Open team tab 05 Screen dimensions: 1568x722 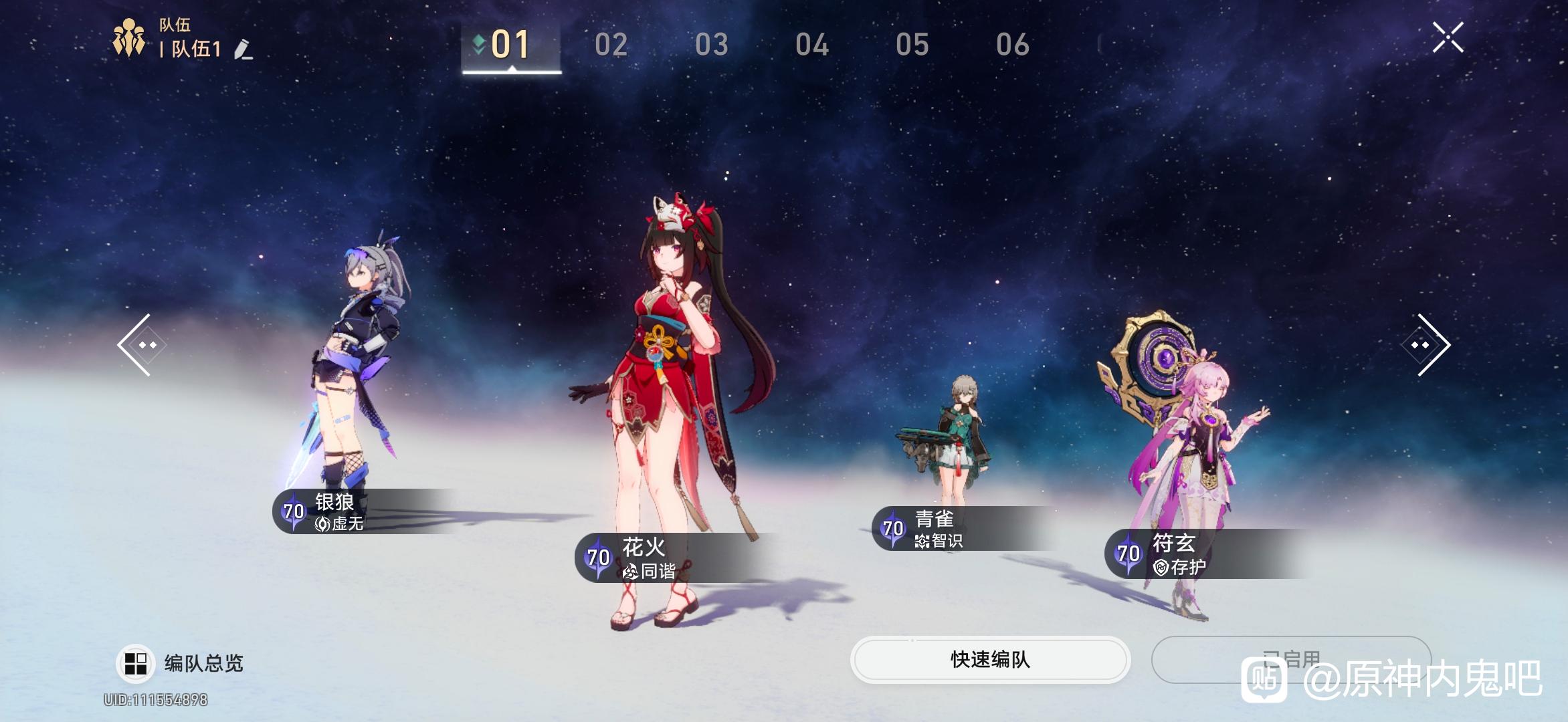pos(912,45)
